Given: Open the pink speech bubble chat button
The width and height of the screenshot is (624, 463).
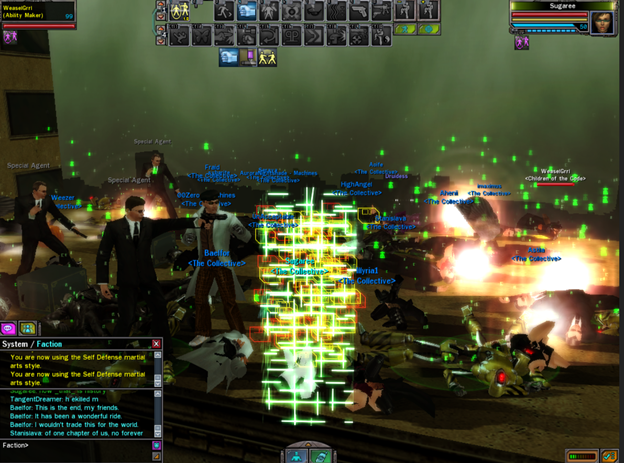Looking at the screenshot, I should 8,328.
